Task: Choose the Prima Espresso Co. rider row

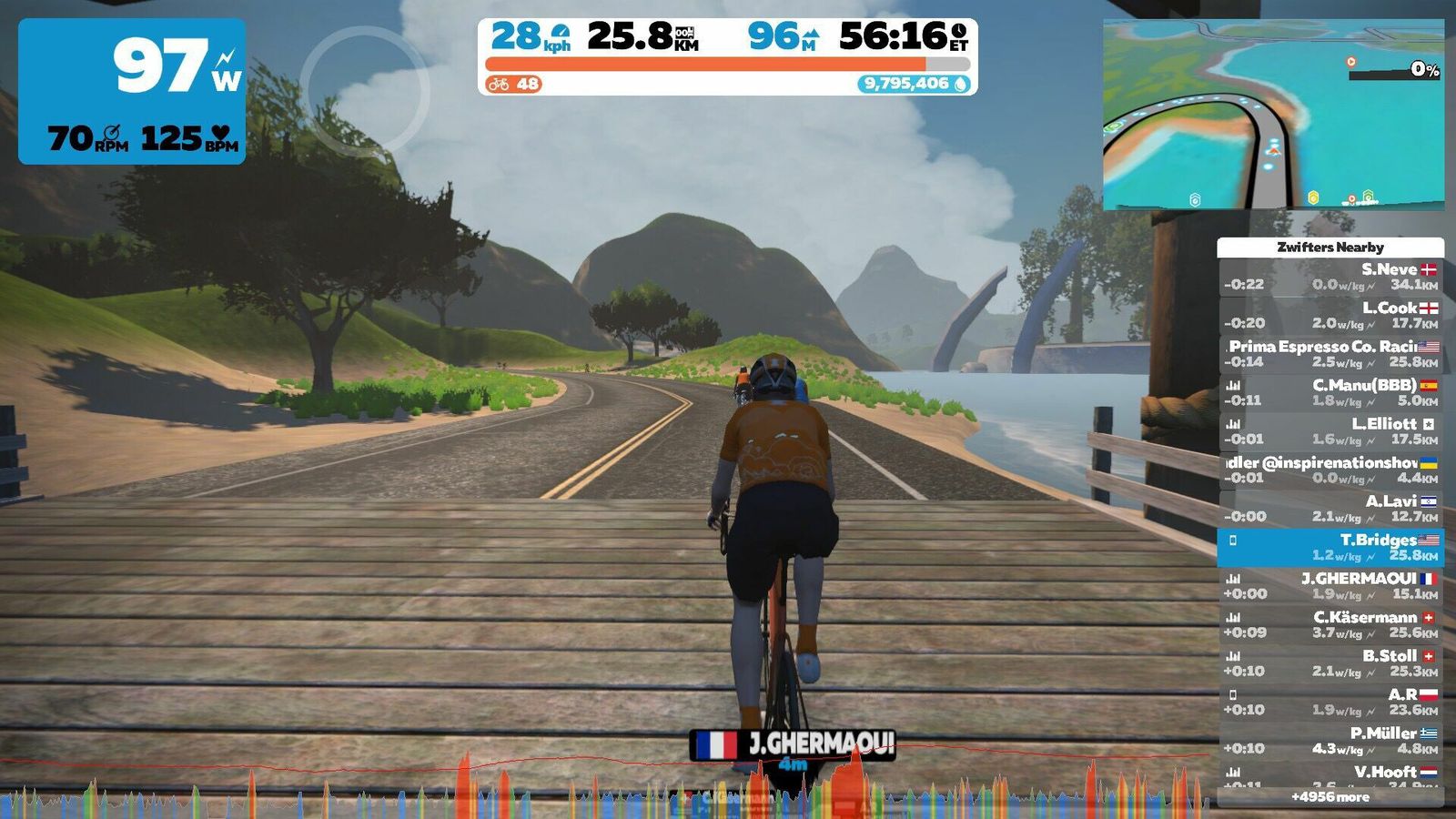Action: (1330, 354)
